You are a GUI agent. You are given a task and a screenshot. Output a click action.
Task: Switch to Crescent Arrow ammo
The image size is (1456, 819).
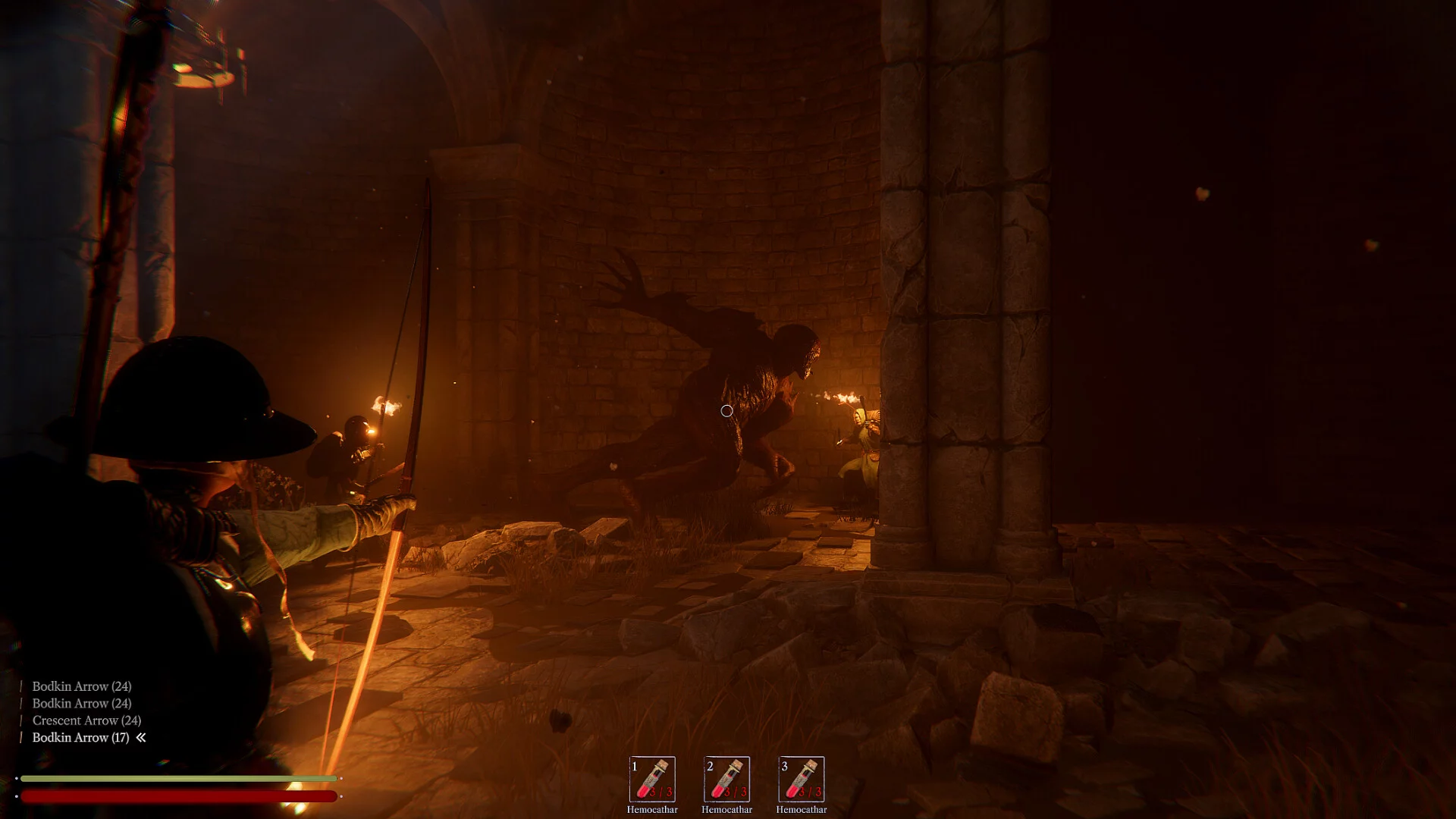click(x=86, y=720)
